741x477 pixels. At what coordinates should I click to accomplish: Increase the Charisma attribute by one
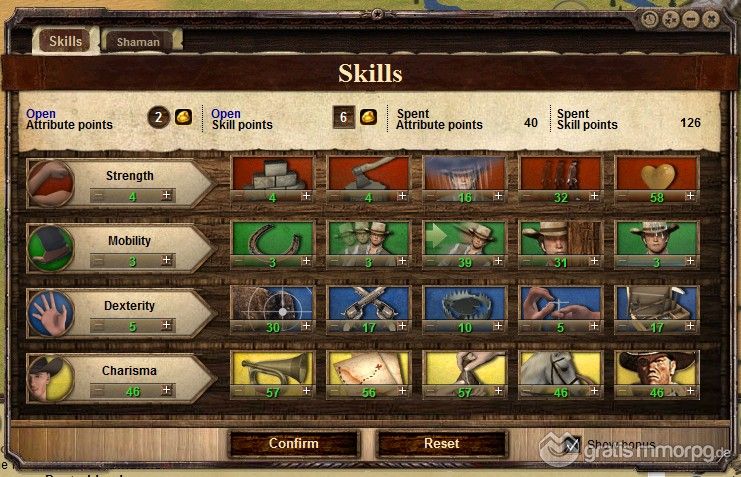click(167, 391)
